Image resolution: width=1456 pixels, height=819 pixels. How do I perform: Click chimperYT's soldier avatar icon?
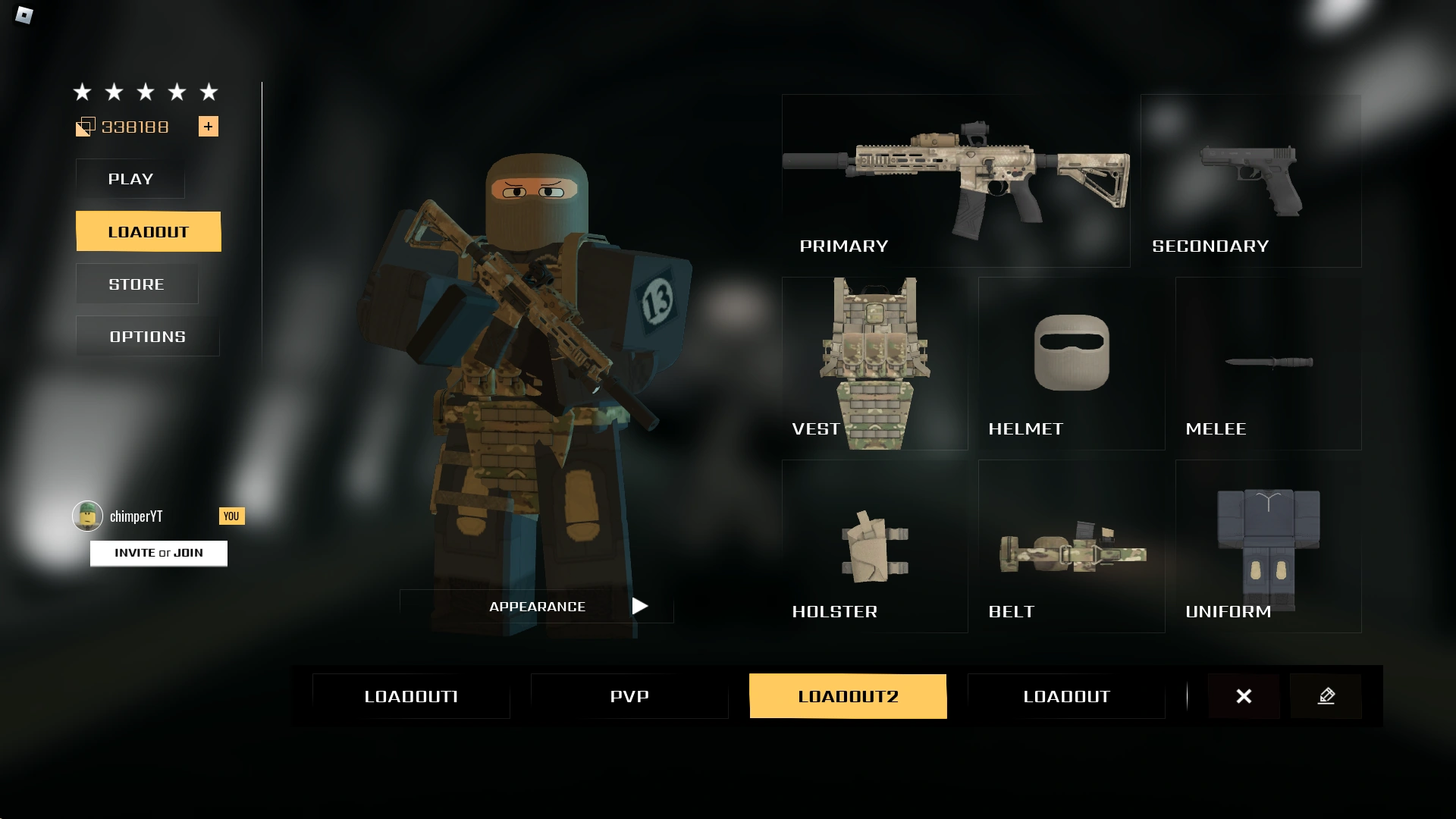point(86,516)
